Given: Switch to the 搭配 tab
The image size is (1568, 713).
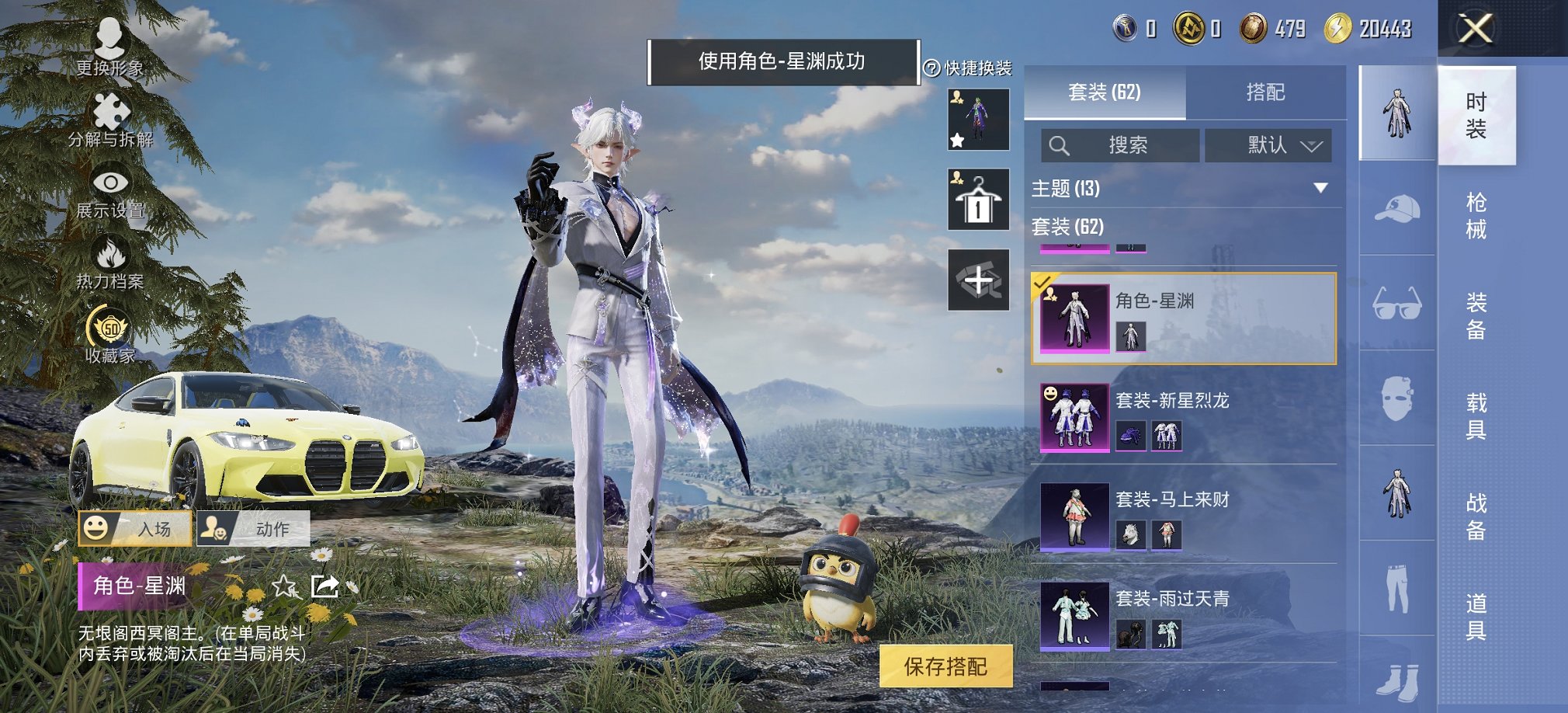Looking at the screenshot, I should (x=1267, y=92).
